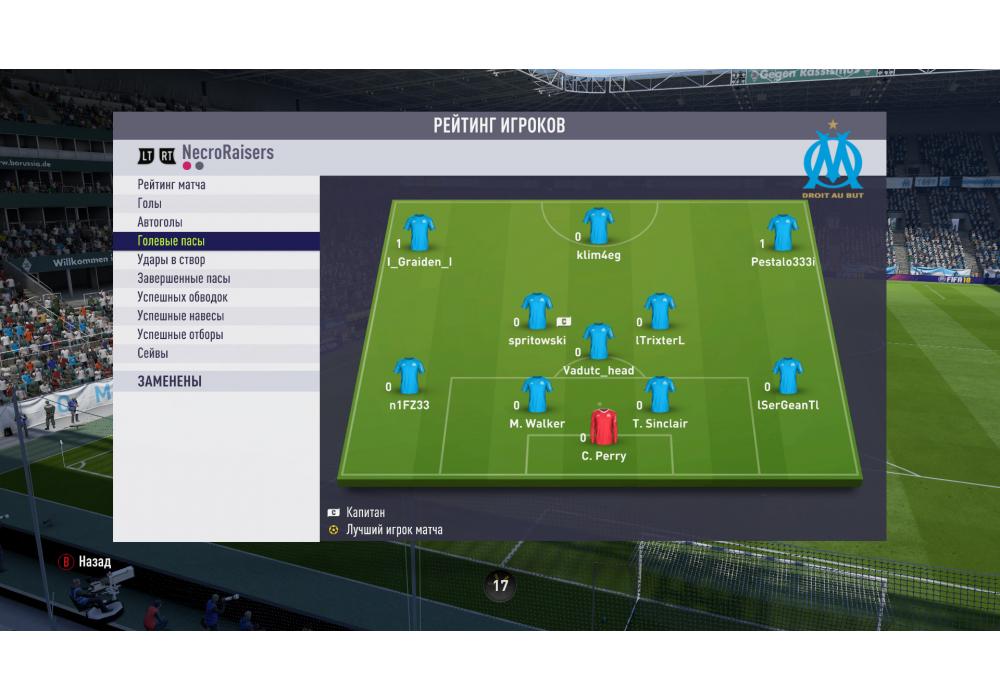Select the Рейтинг матча stat row
The width and height of the screenshot is (1000, 700).
(172, 185)
